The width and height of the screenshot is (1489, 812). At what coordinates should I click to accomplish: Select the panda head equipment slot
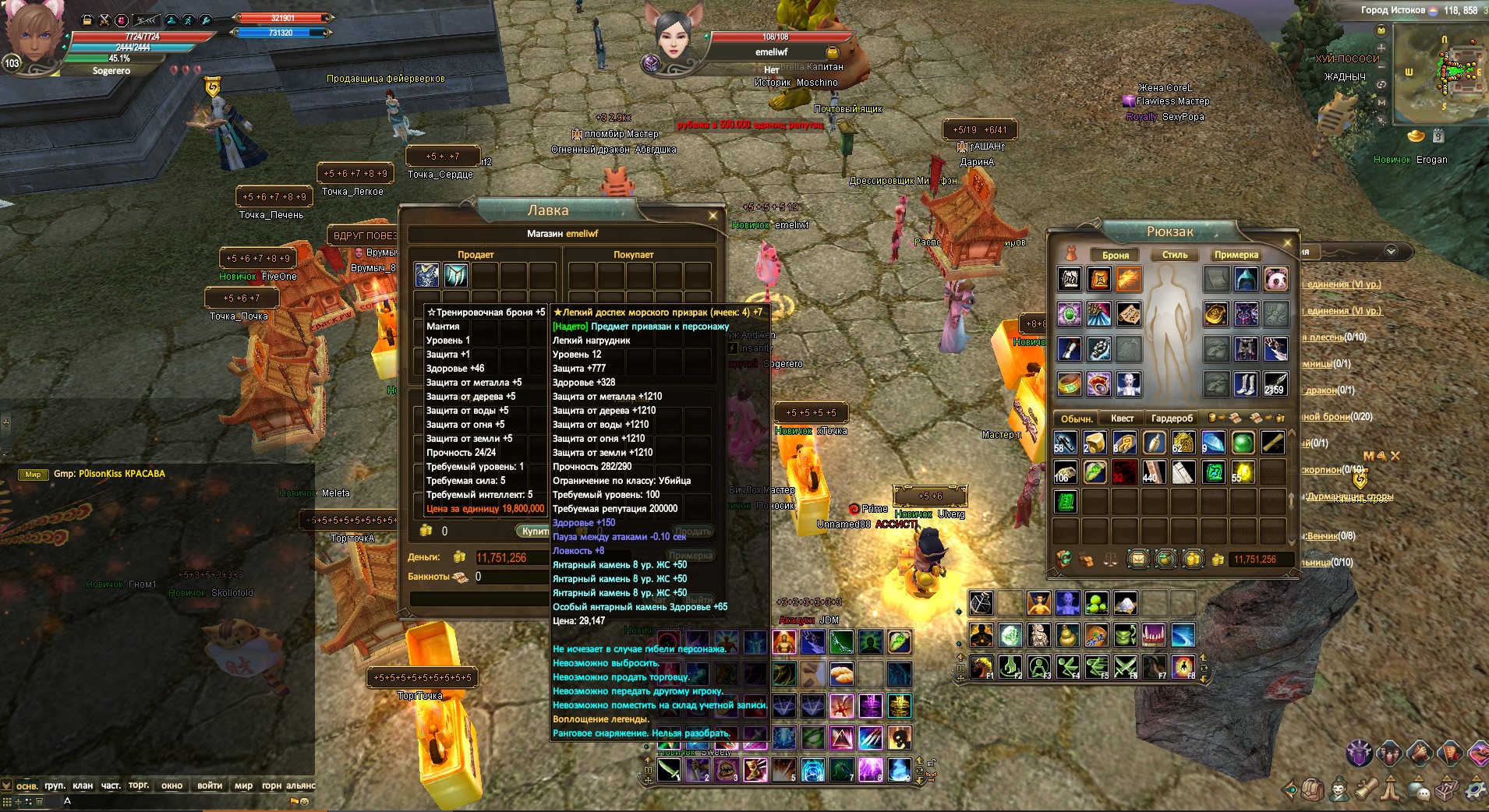[1275, 278]
